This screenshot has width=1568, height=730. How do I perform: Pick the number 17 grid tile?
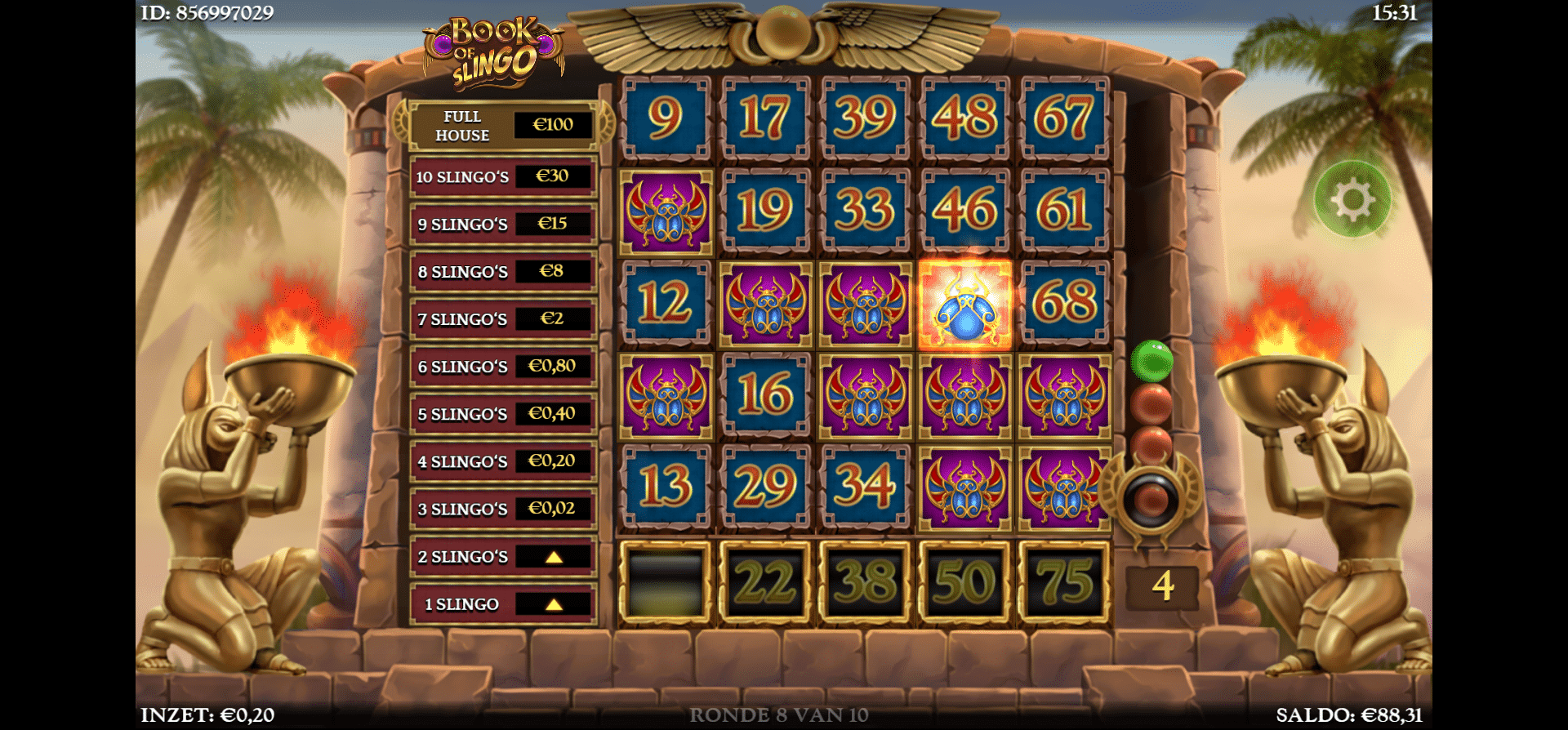[765, 118]
